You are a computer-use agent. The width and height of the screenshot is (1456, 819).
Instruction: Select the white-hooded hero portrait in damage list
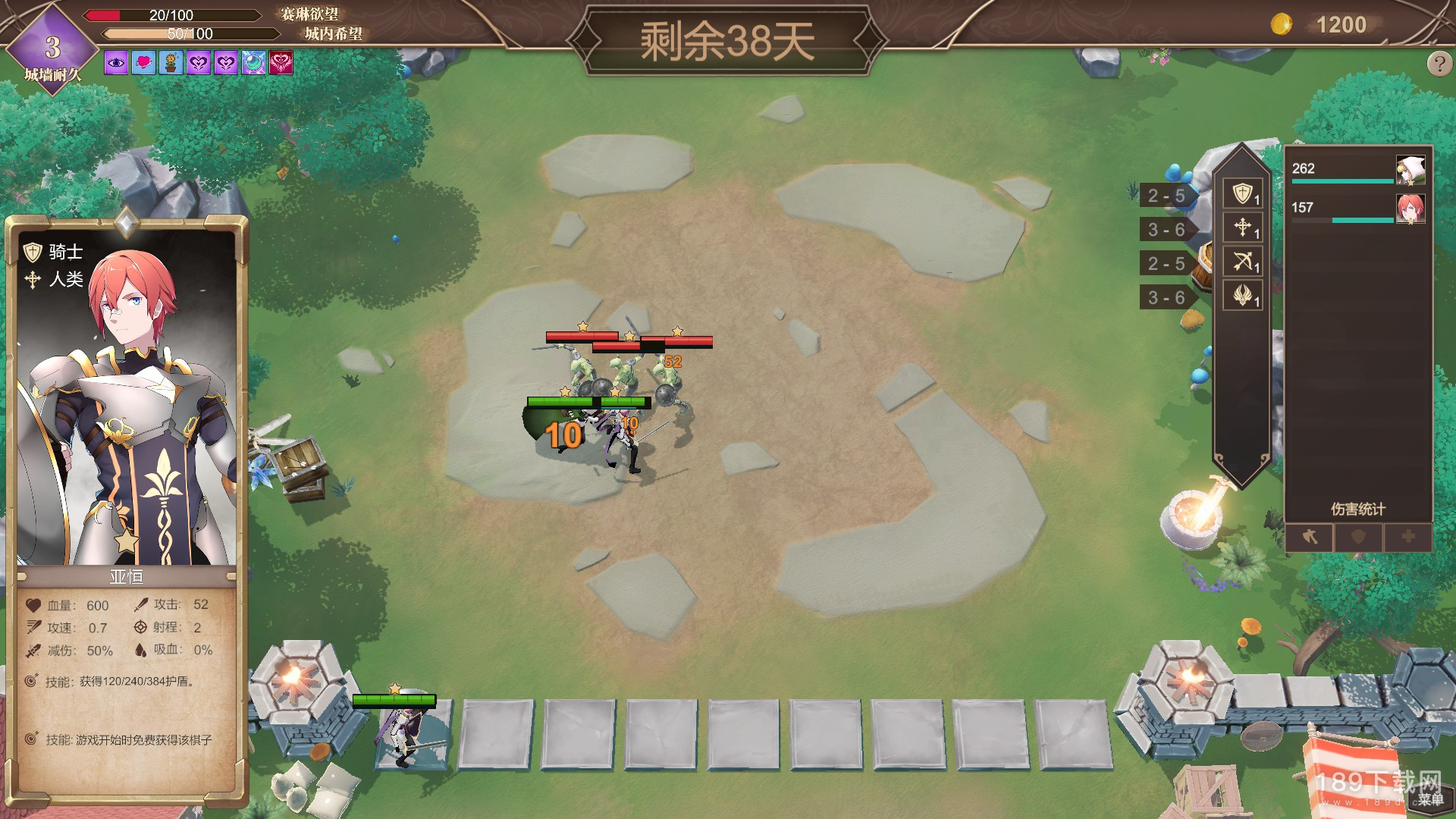pyautogui.click(x=1410, y=171)
